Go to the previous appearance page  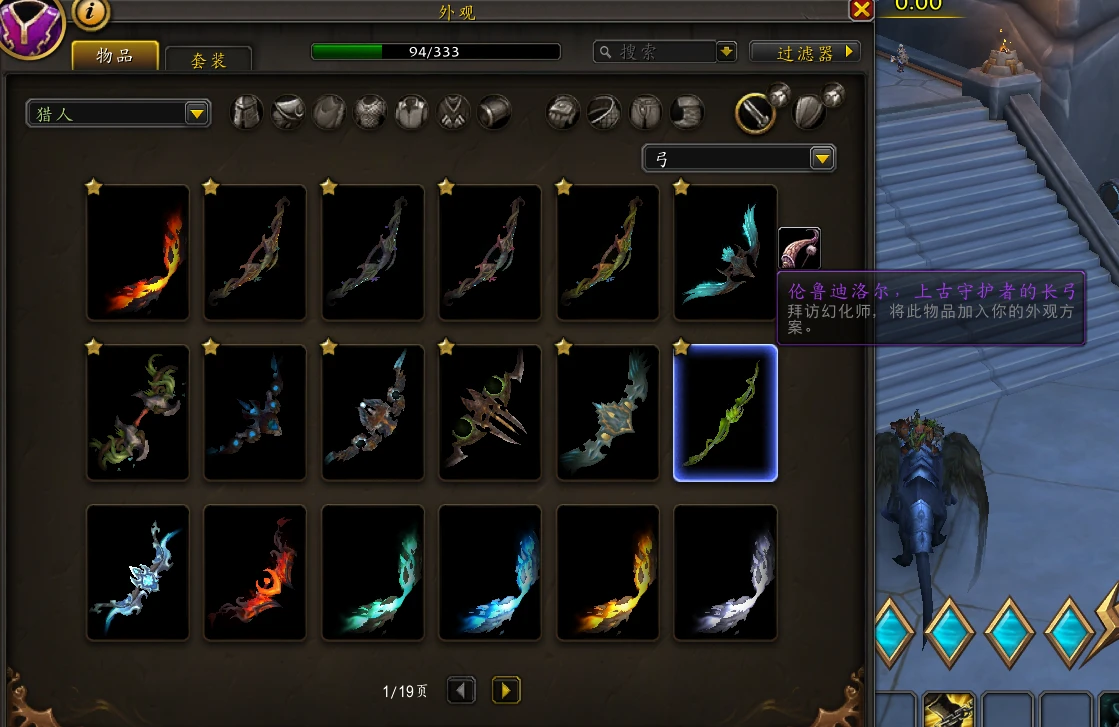[x=461, y=690]
